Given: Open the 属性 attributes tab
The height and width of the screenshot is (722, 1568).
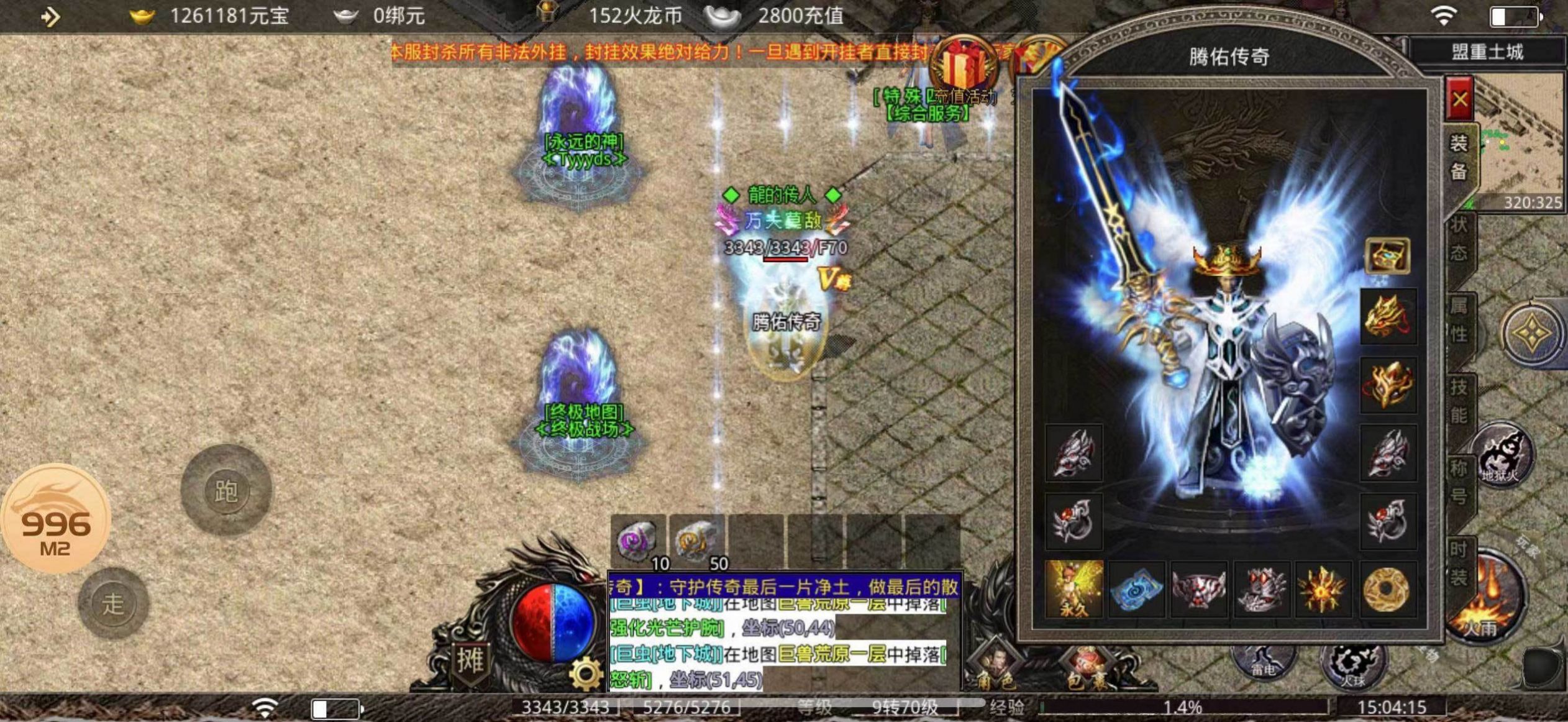Looking at the screenshot, I should (x=1459, y=319).
